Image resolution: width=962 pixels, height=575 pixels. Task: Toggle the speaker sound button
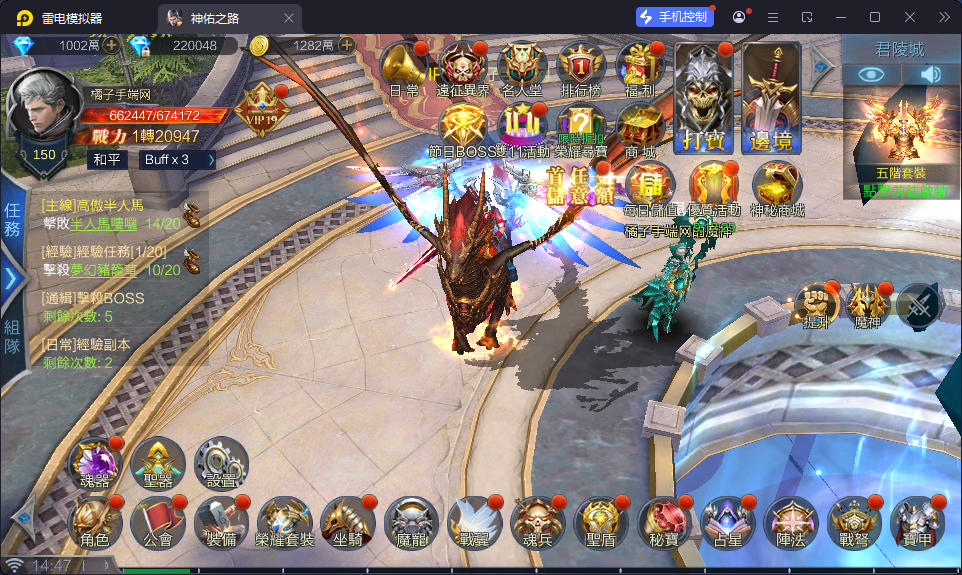tap(931, 74)
